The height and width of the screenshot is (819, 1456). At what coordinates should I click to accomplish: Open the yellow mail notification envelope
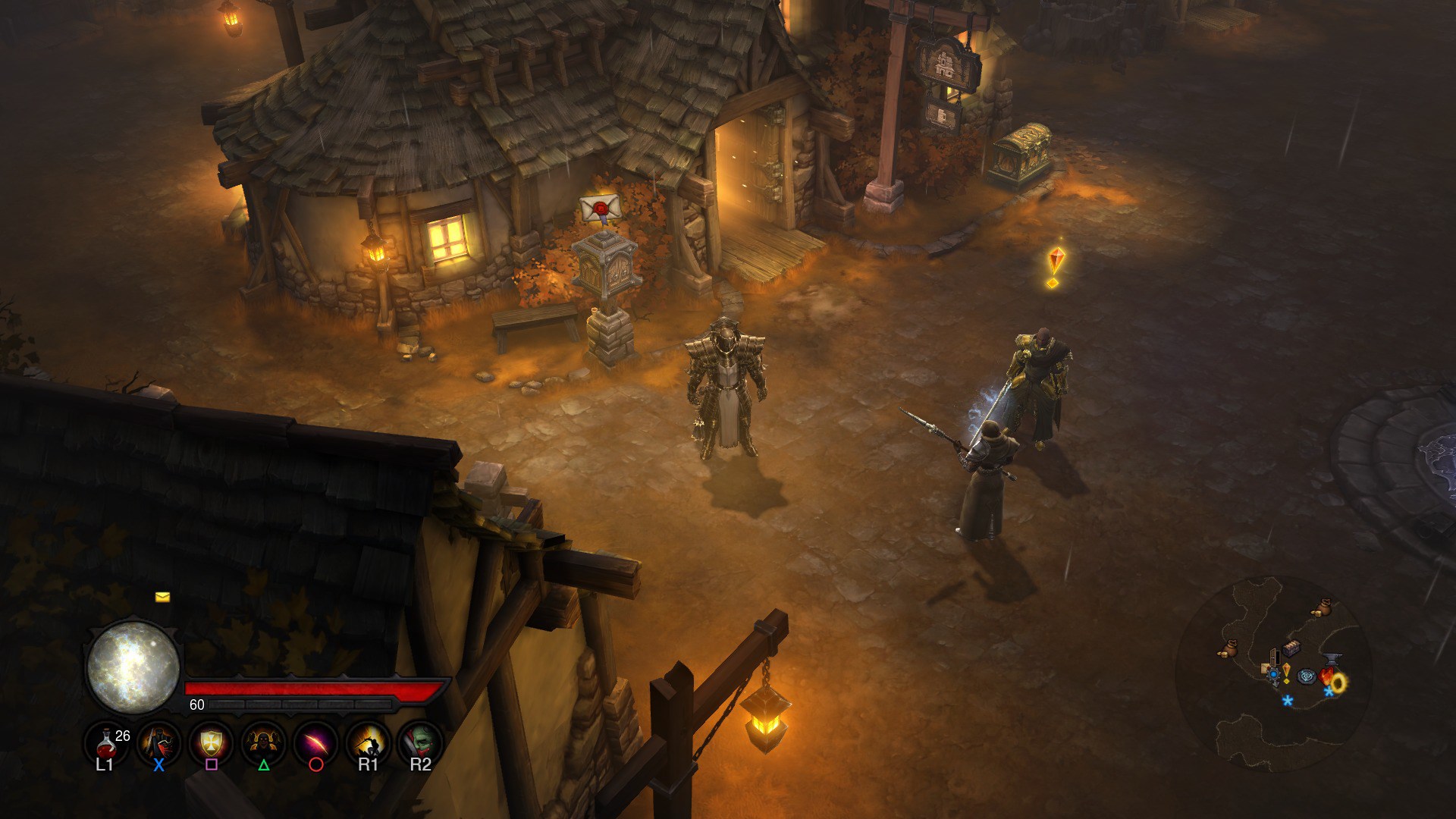click(x=162, y=598)
